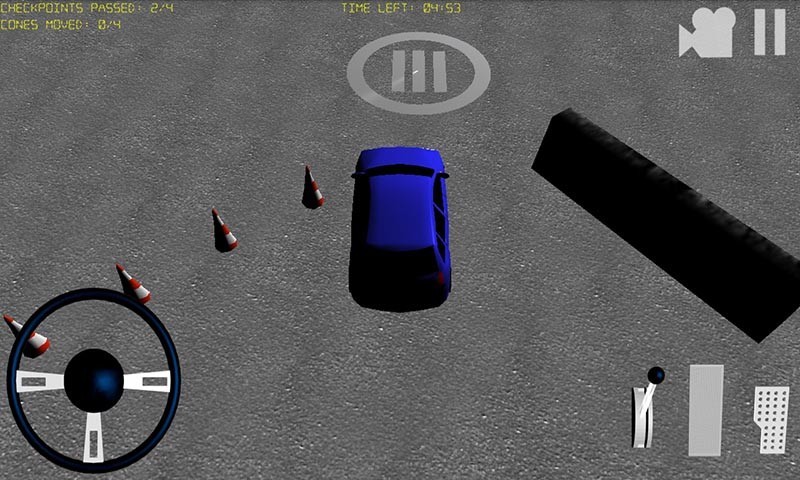Tap the steering wheel control
Image resolution: width=800 pixels, height=480 pixels.
pyautogui.click(x=93, y=379)
